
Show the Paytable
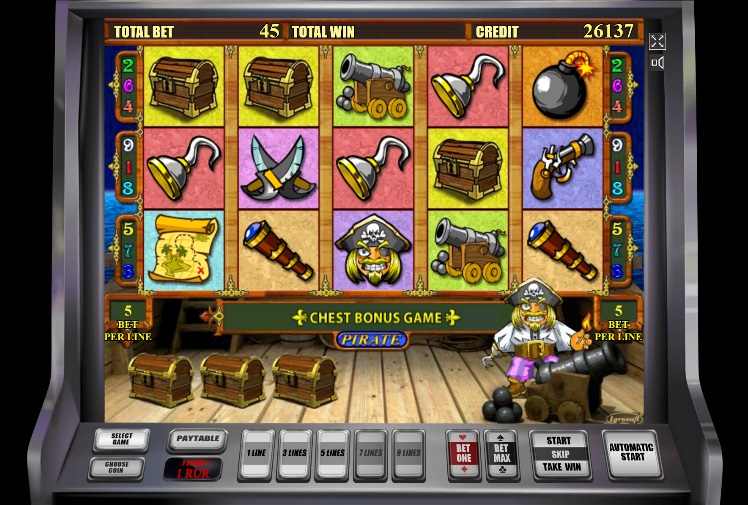[x=195, y=438]
